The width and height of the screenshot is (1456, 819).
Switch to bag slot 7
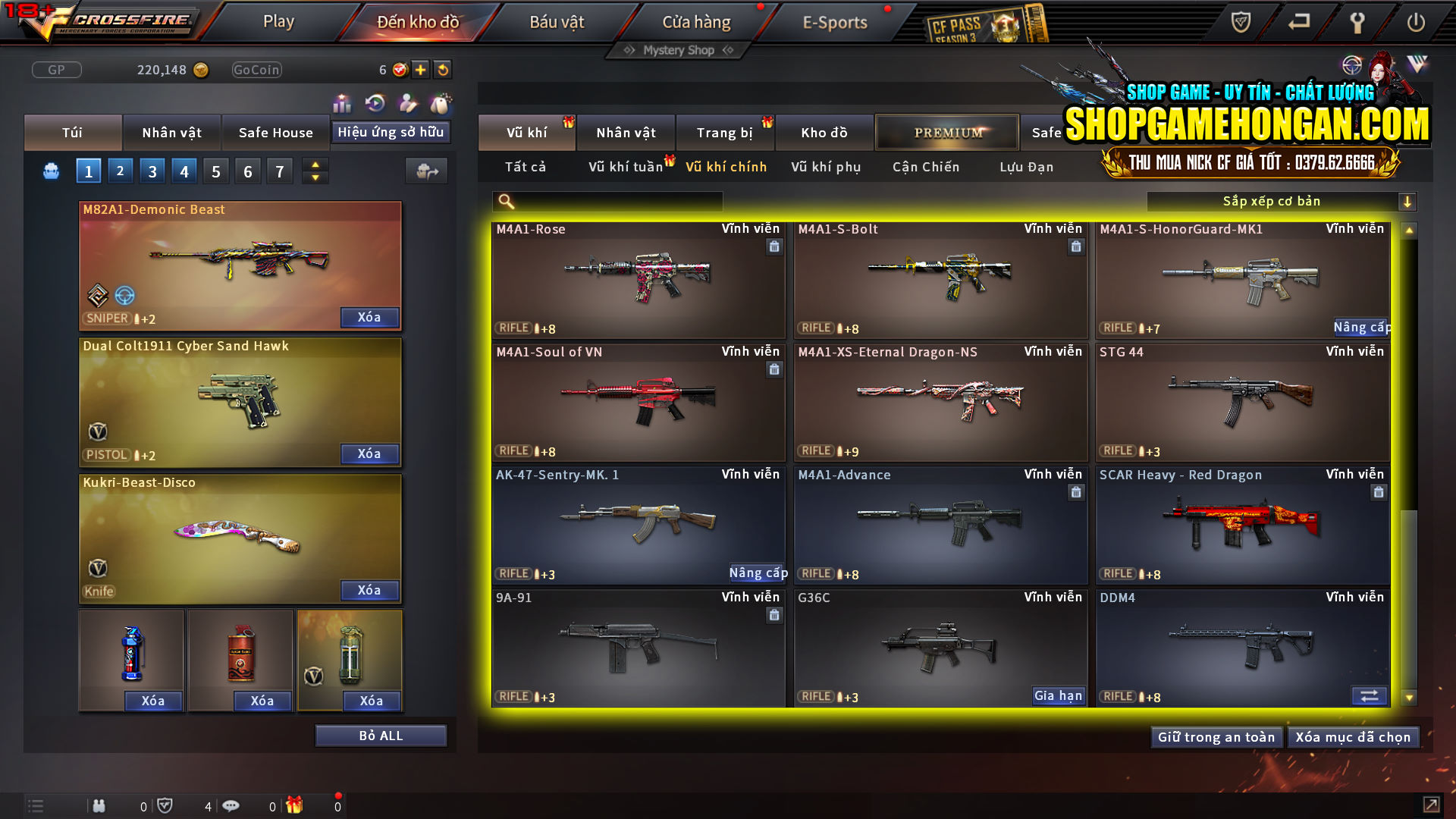[x=279, y=171]
